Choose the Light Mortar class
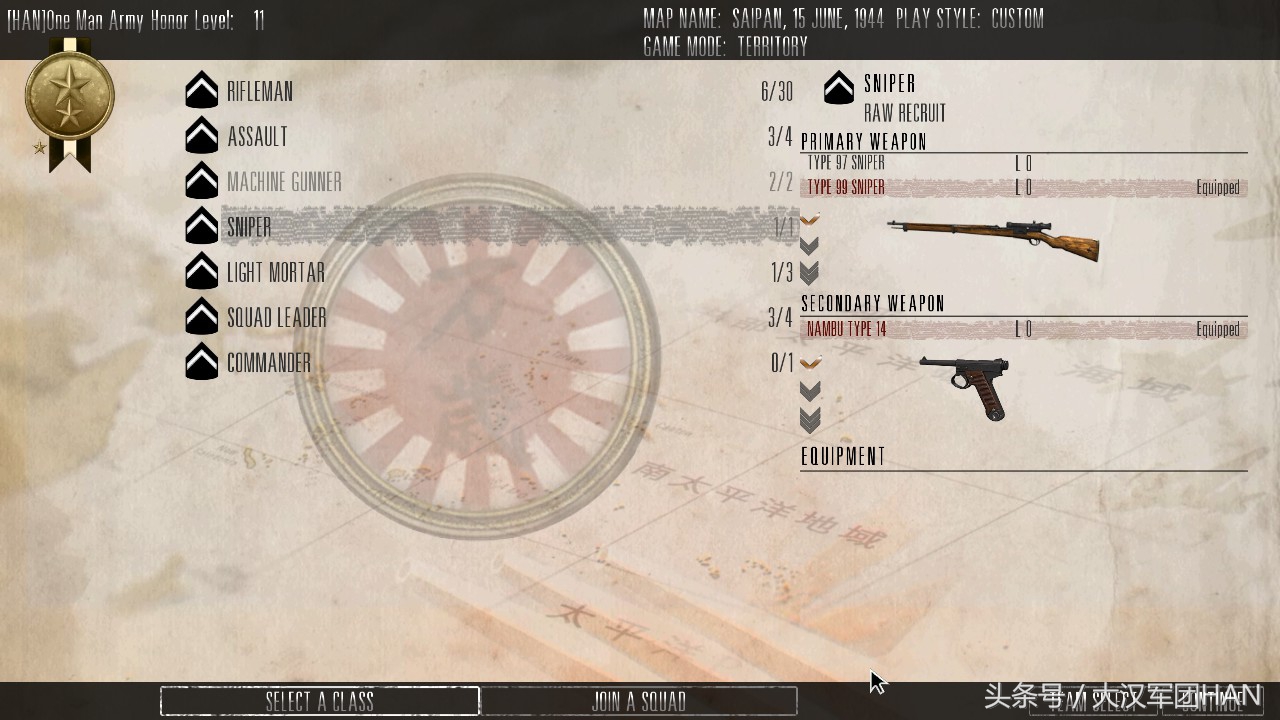Viewport: 1280px width, 720px height. (275, 273)
